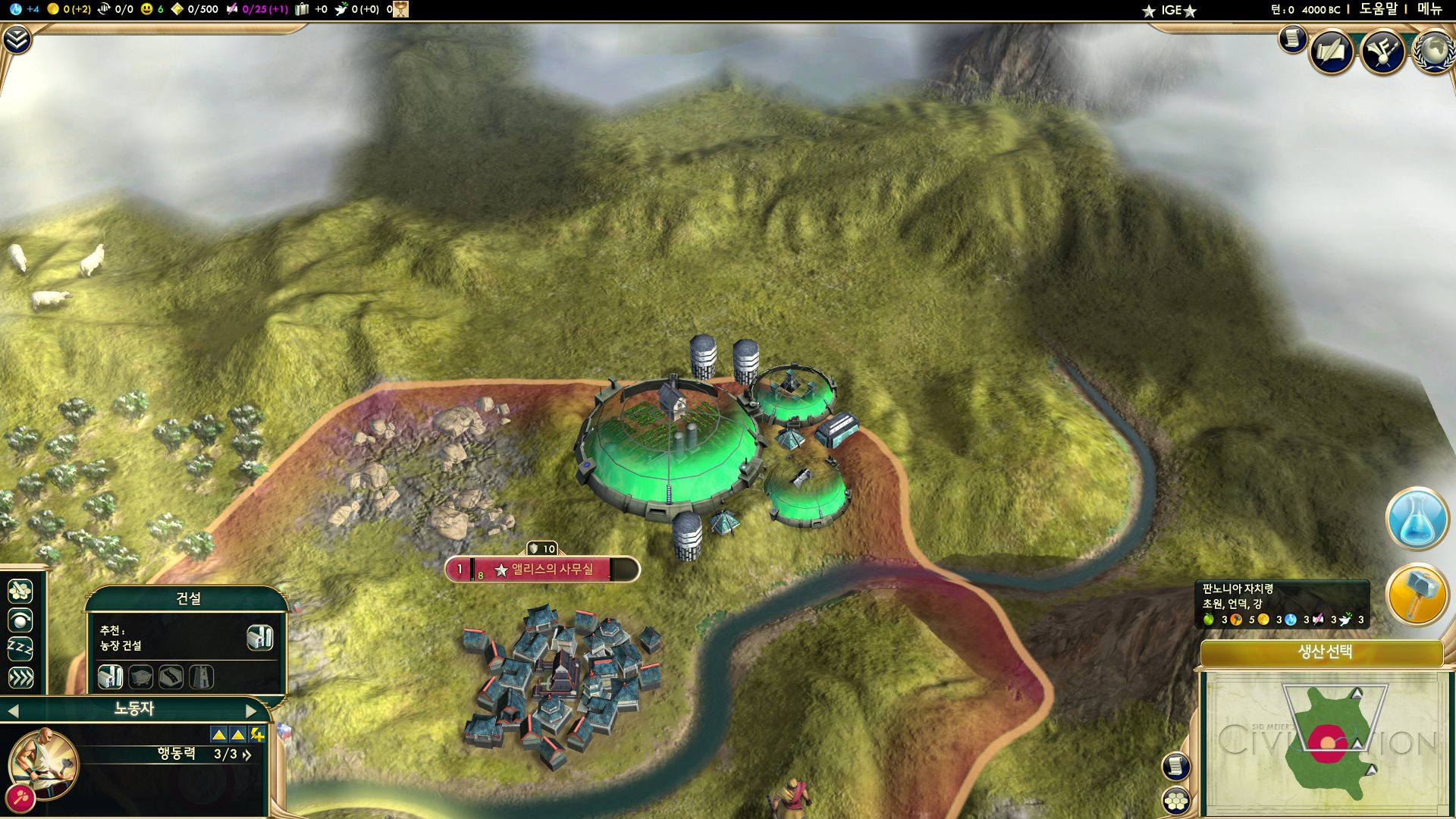
Task: Expand the top-left dropdown chevron button
Action: (17, 39)
